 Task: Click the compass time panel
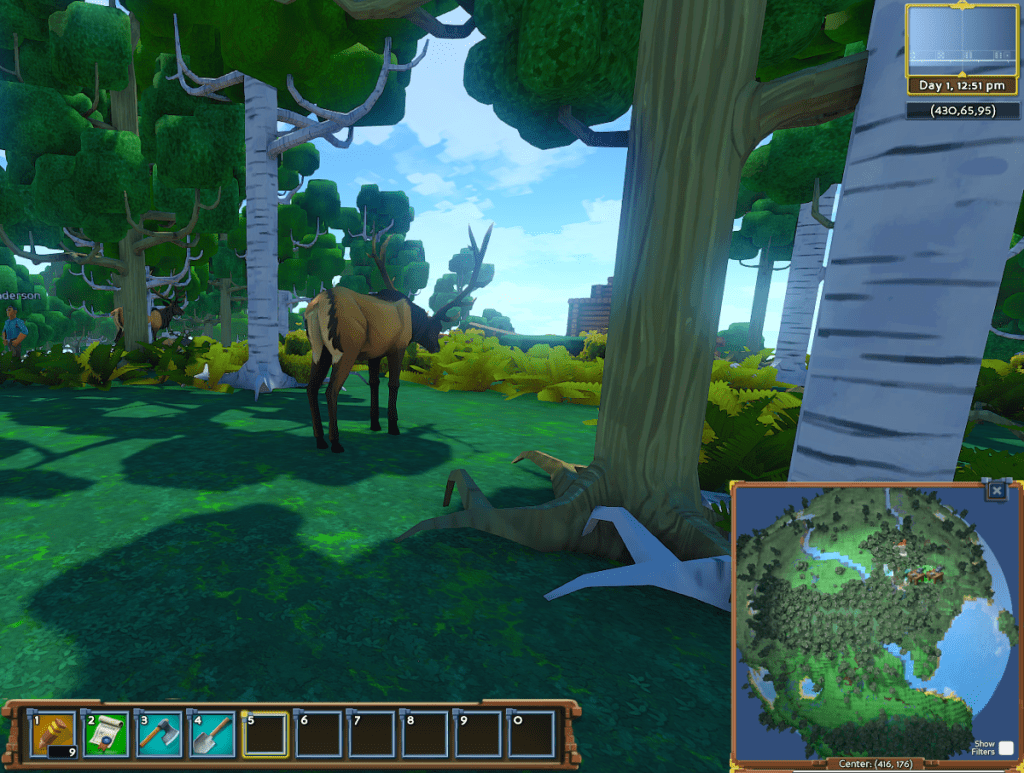click(x=961, y=47)
